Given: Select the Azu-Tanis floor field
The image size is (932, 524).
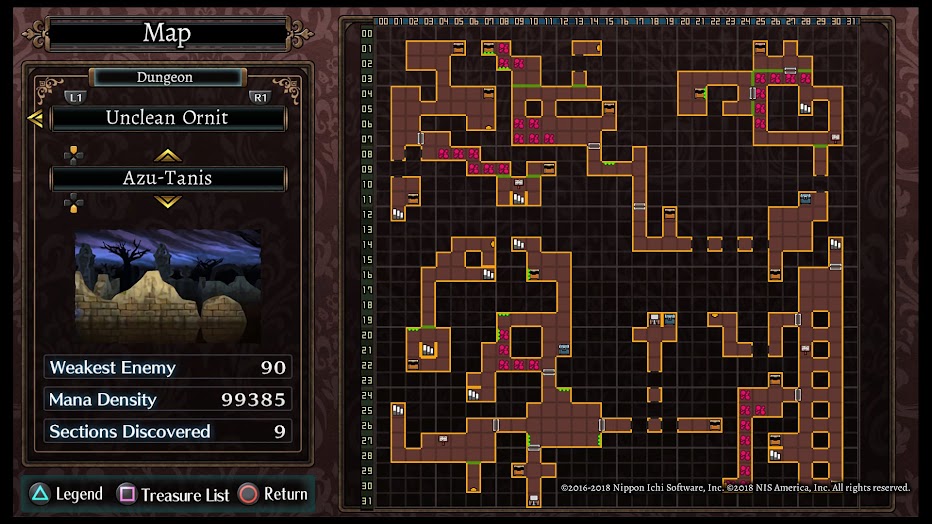Looking at the screenshot, I should (x=168, y=179).
